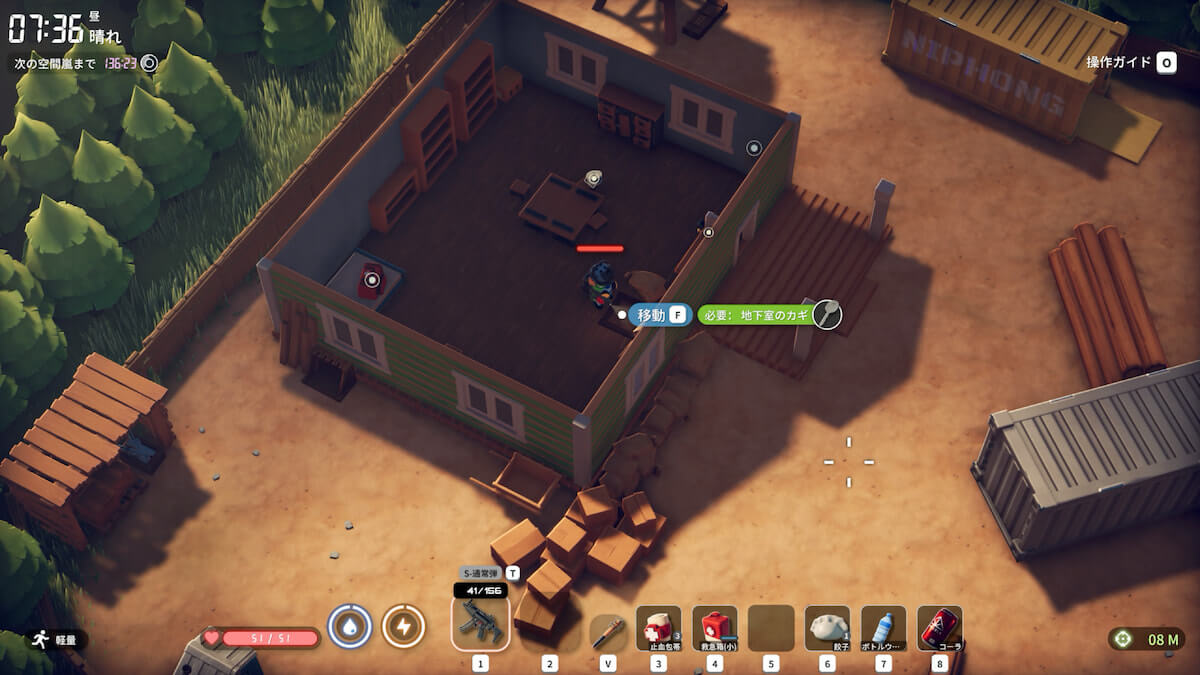1200x675 pixels.
Task: Click the 軽量 weight status indicator
Action: [x=58, y=638]
